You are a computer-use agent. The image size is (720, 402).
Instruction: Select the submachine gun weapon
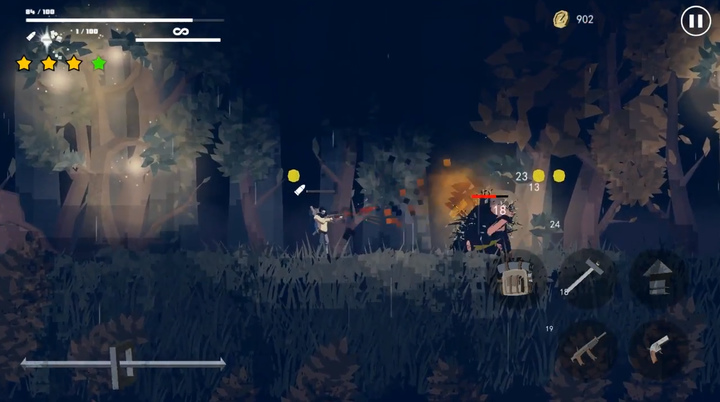(587, 348)
